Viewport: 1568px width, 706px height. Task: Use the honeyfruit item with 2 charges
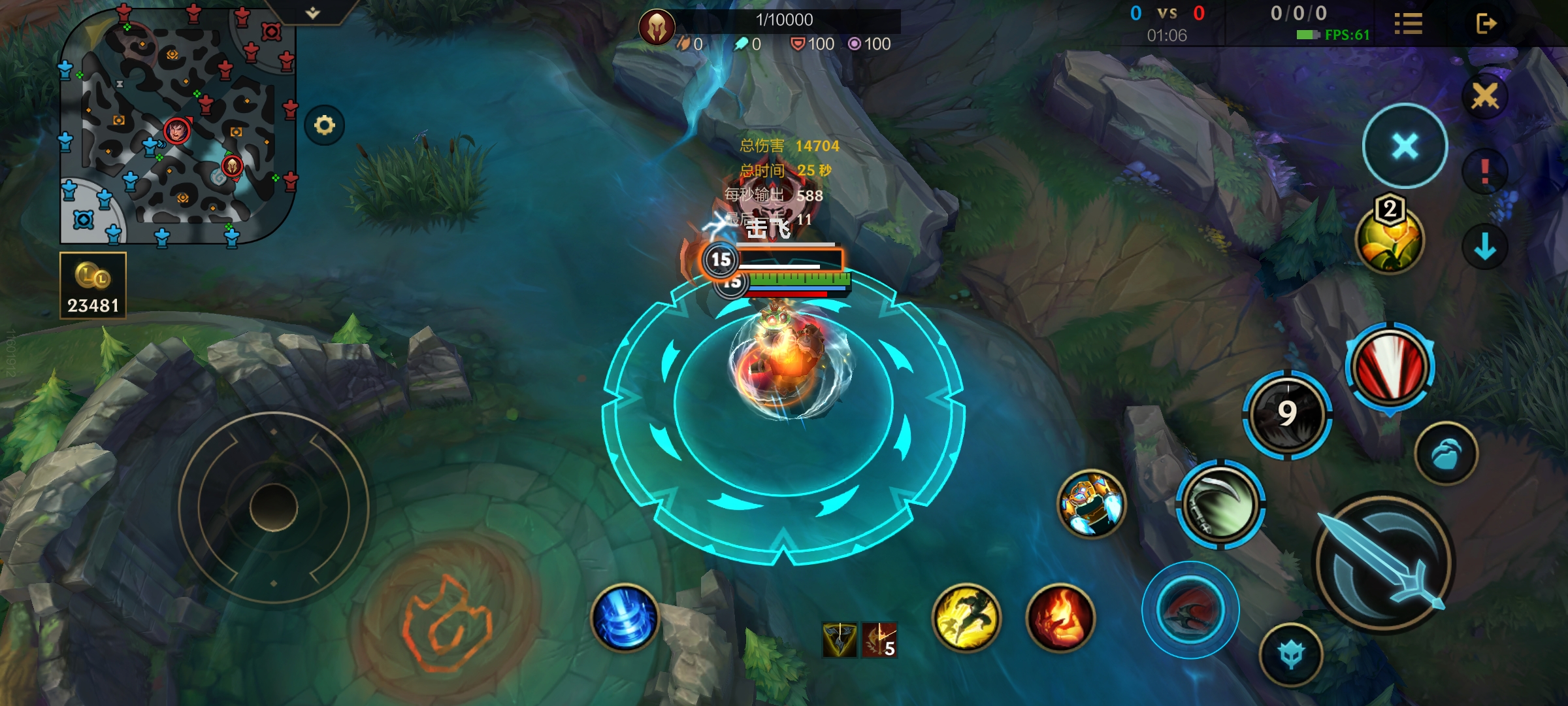click(1390, 239)
